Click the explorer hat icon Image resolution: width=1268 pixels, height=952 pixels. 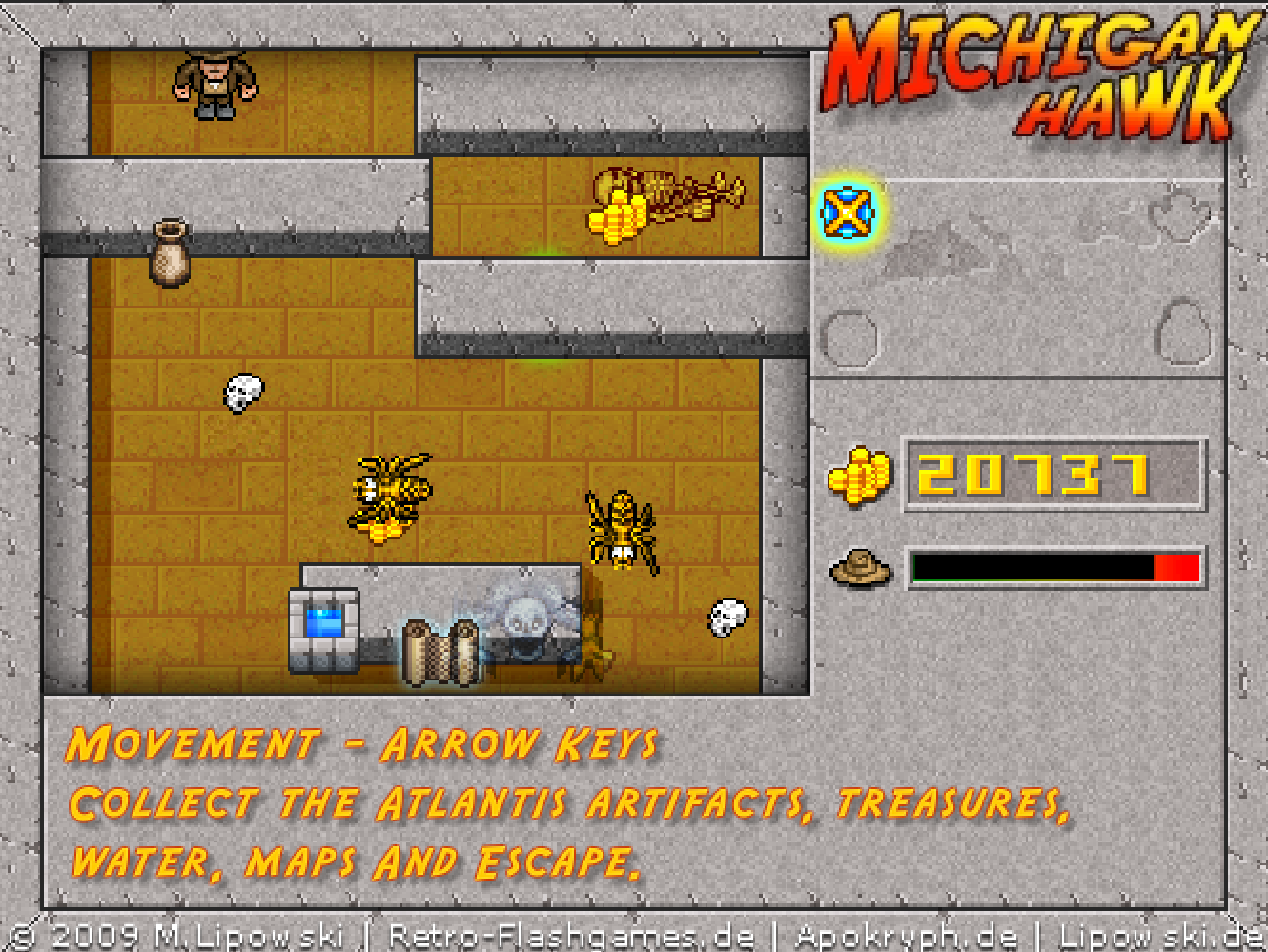tap(860, 567)
